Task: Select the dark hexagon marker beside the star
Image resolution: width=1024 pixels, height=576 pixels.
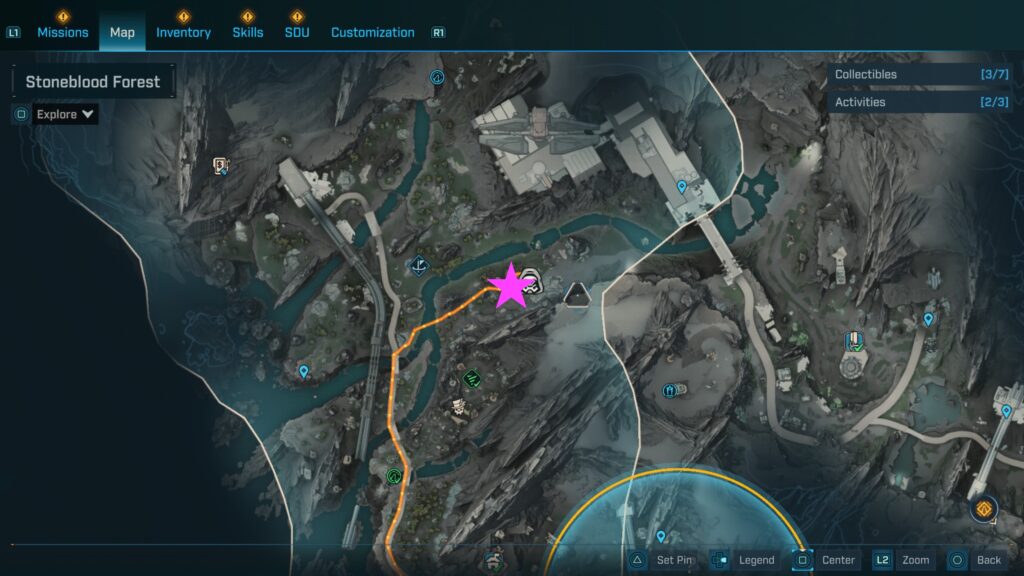Action: click(x=575, y=294)
